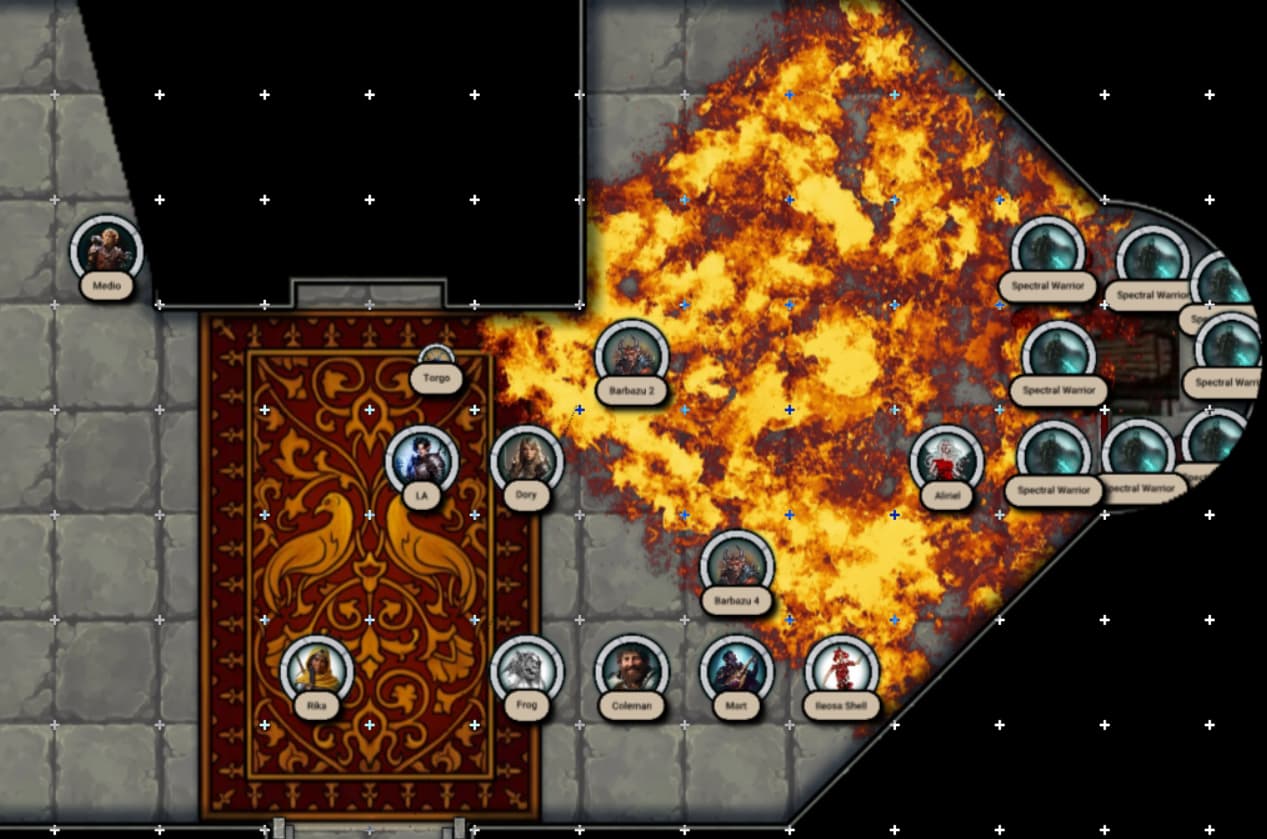Select the Coleman token
1267x839 pixels.
pyautogui.click(x=632, y=671)
